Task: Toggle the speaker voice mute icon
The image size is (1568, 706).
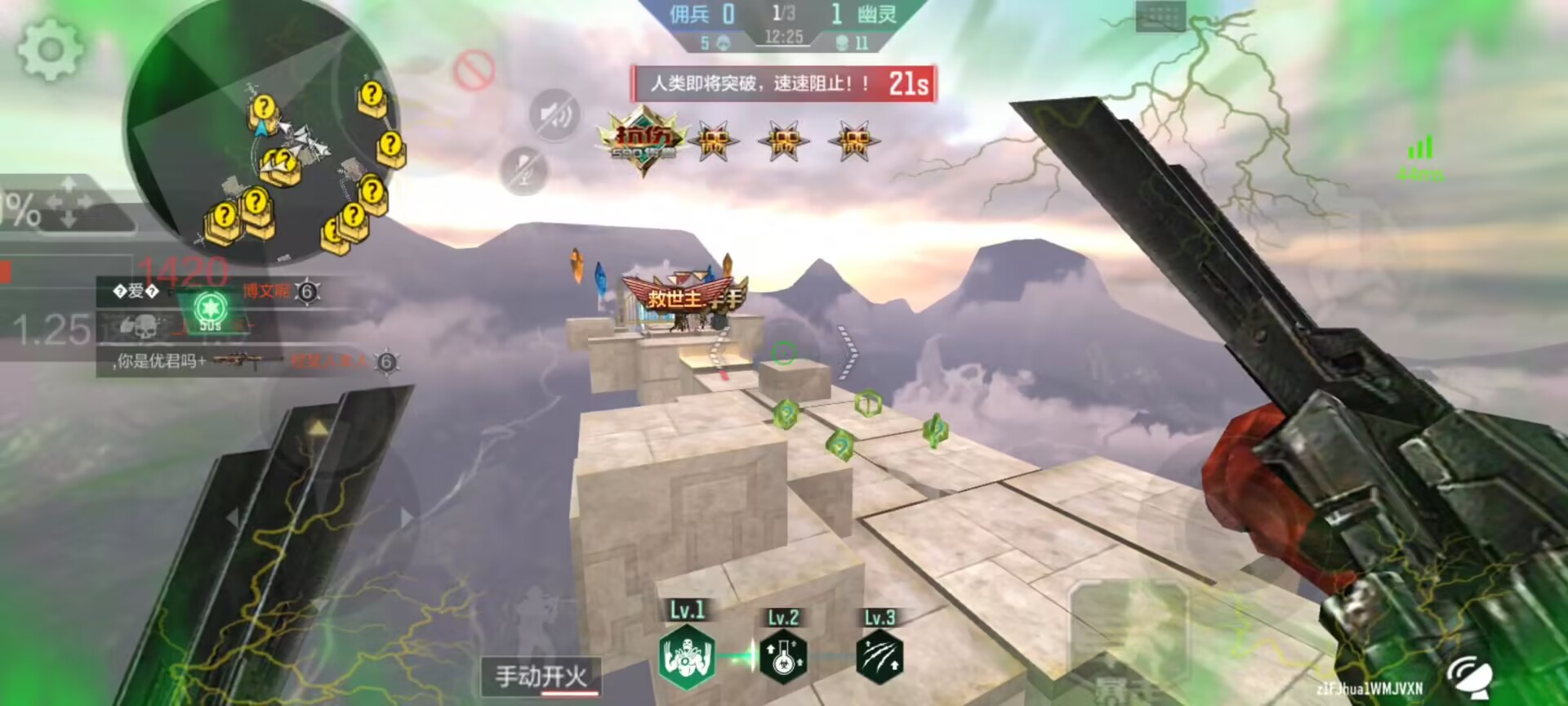Action: coord(555,114)
